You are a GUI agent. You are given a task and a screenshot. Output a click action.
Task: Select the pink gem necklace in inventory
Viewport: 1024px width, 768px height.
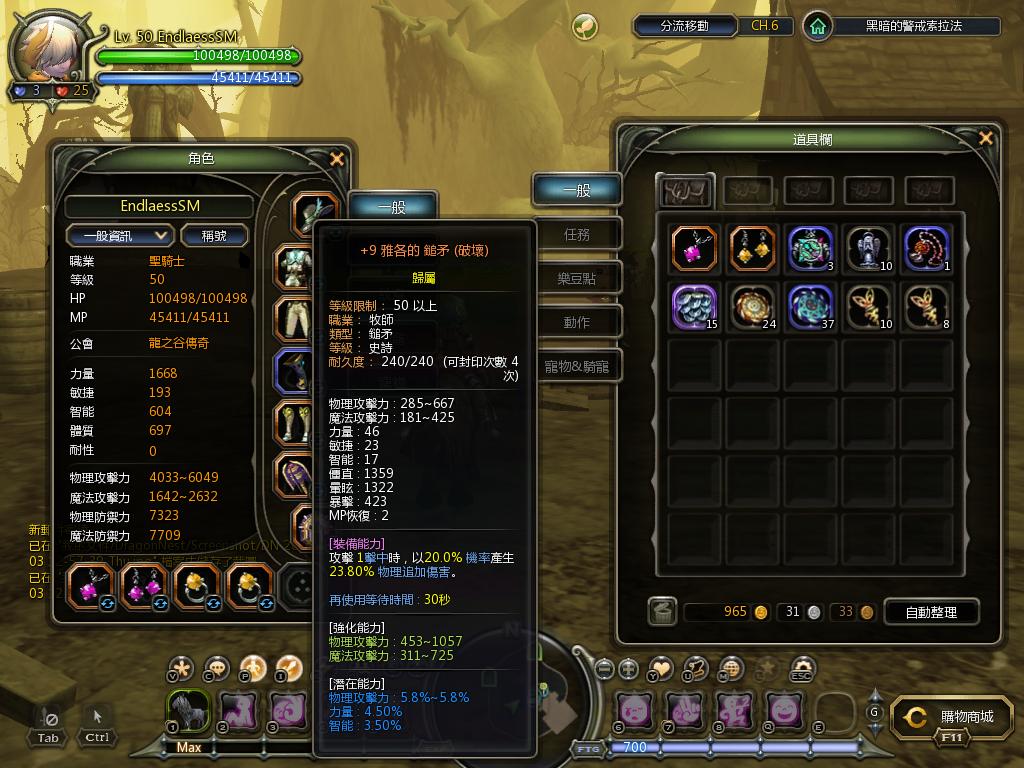(694, 248)
